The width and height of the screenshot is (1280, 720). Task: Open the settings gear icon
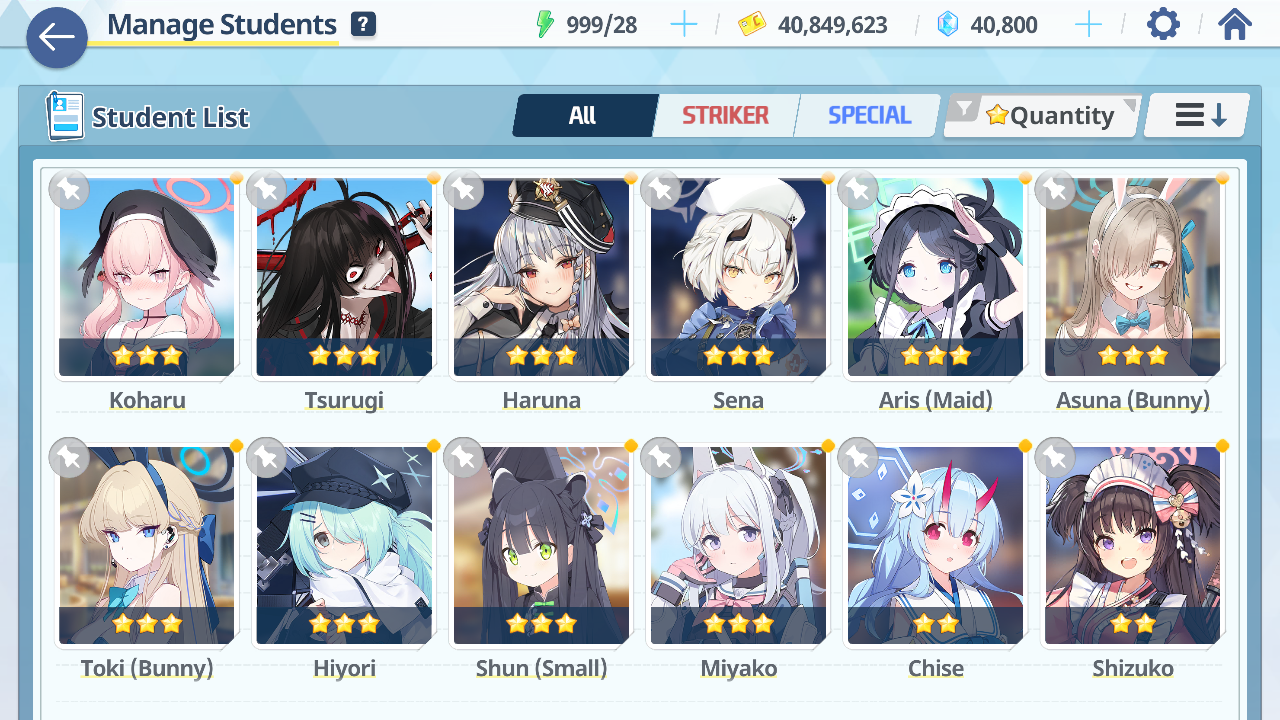tap(1162, 23)
